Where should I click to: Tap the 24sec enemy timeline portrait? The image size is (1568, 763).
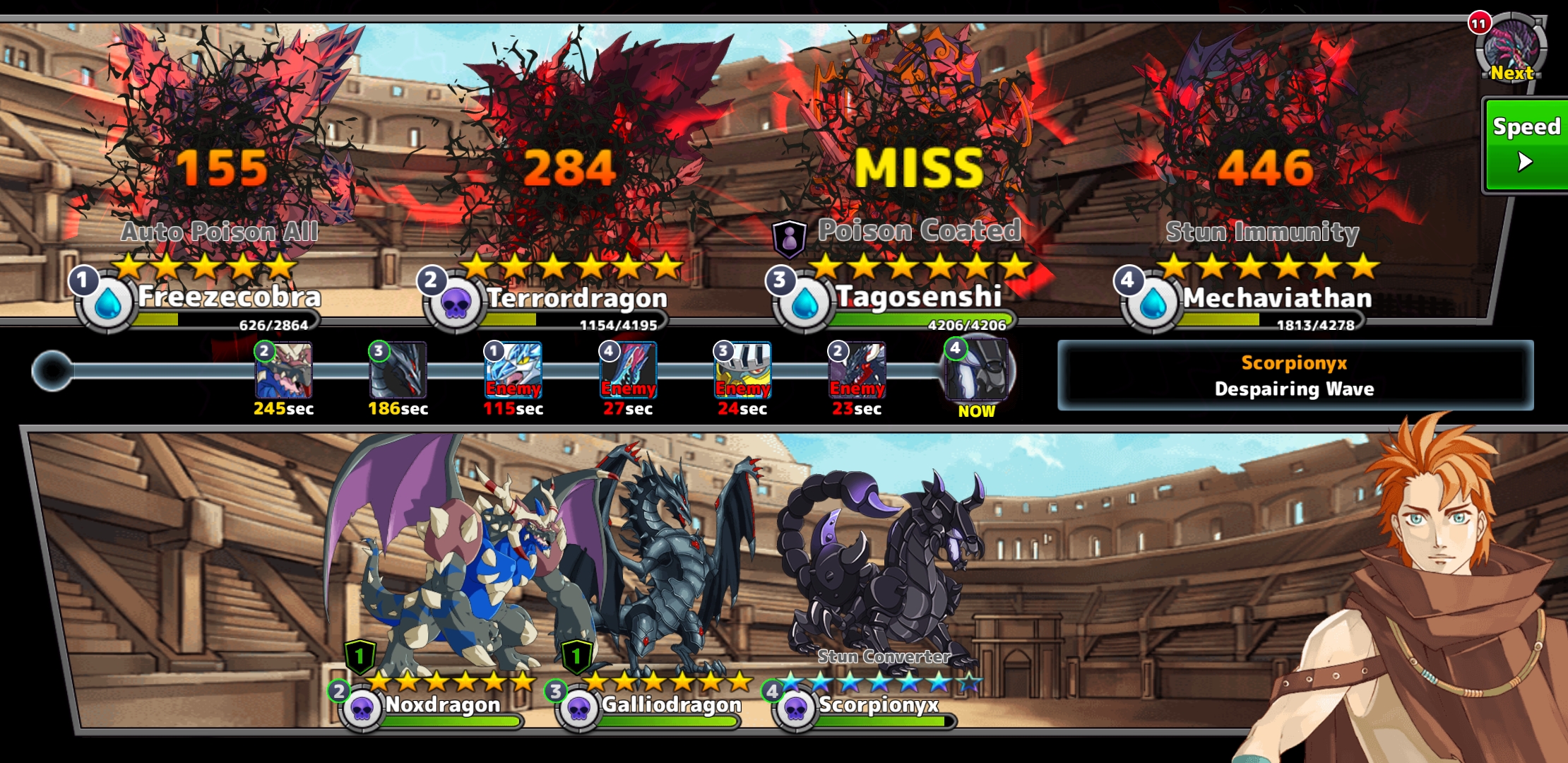tap(742, 371)
